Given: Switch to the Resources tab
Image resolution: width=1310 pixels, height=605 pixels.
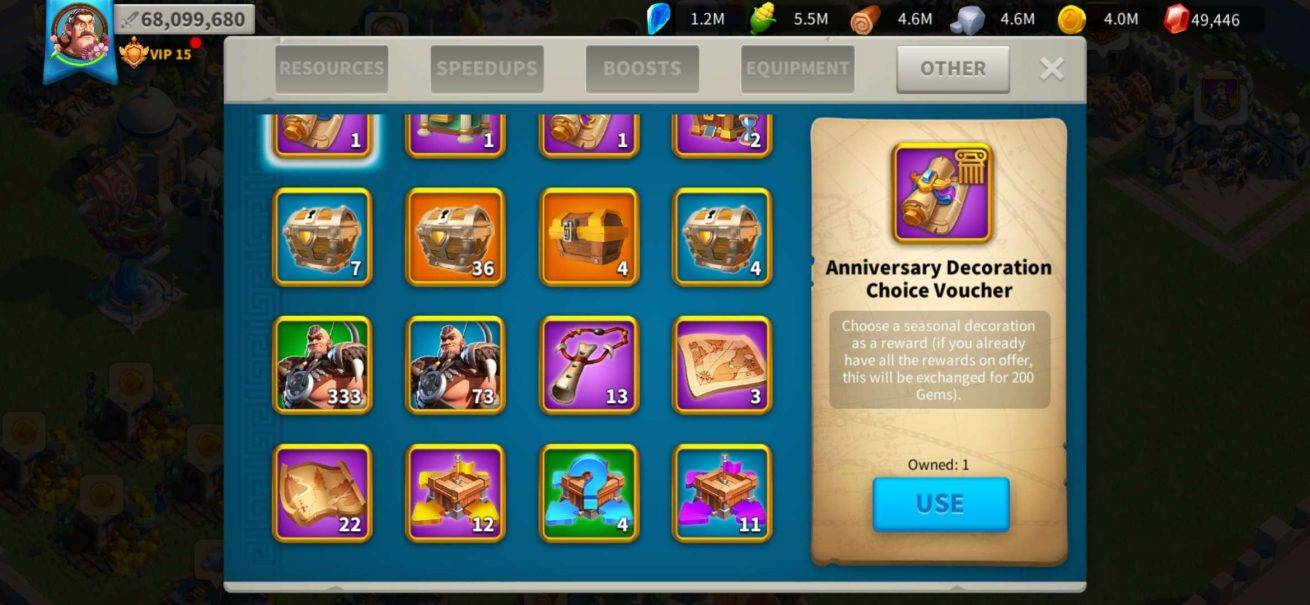Looking at the screenshot, I should point(331,69).
